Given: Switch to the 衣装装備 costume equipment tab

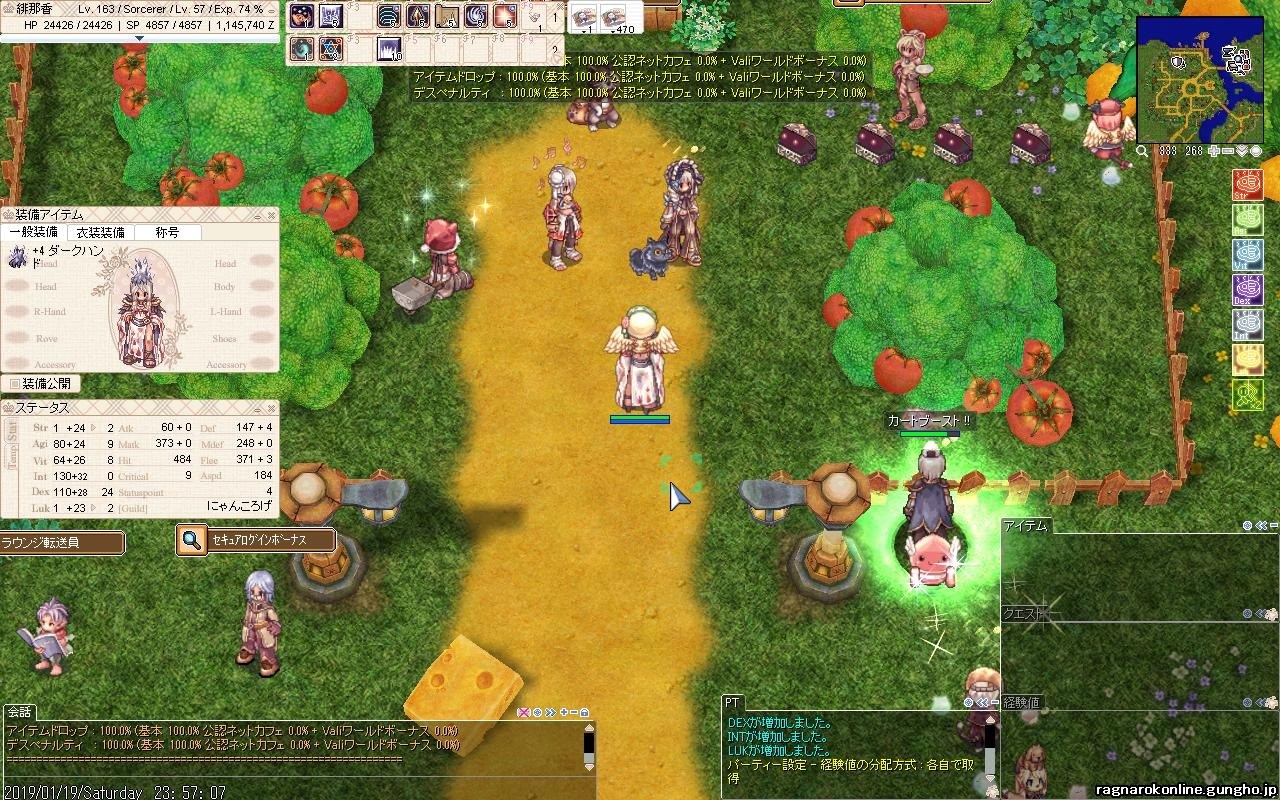Looking at the screenshot, I should [100, 232].
